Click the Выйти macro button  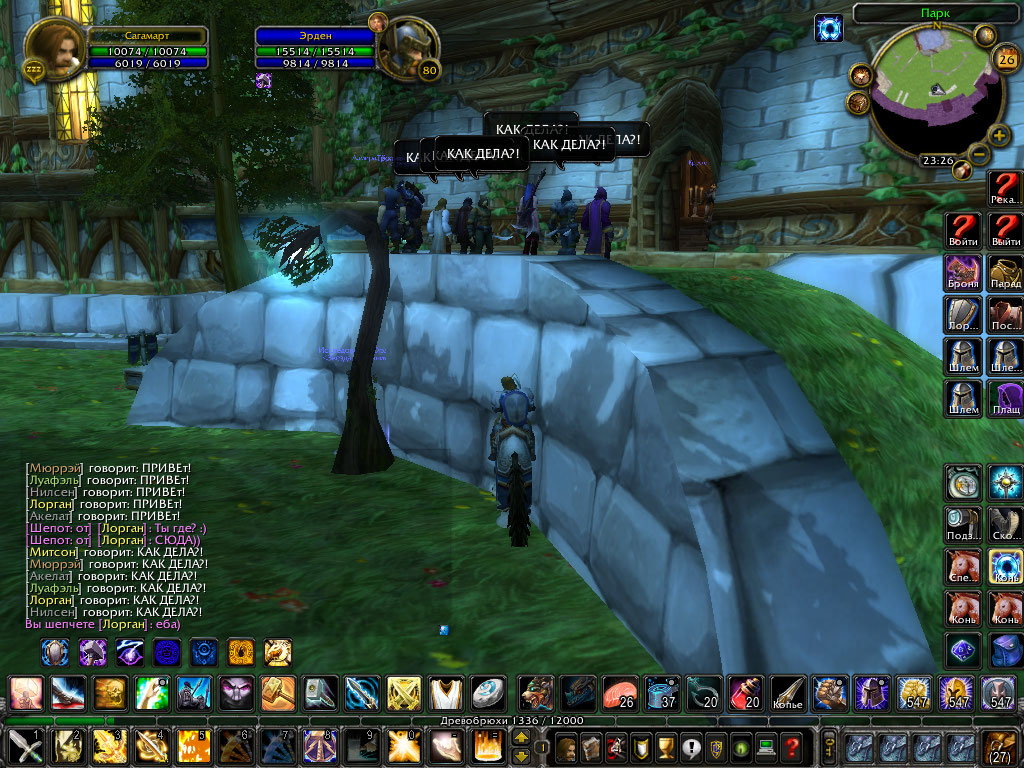(x=1005, y=230)
